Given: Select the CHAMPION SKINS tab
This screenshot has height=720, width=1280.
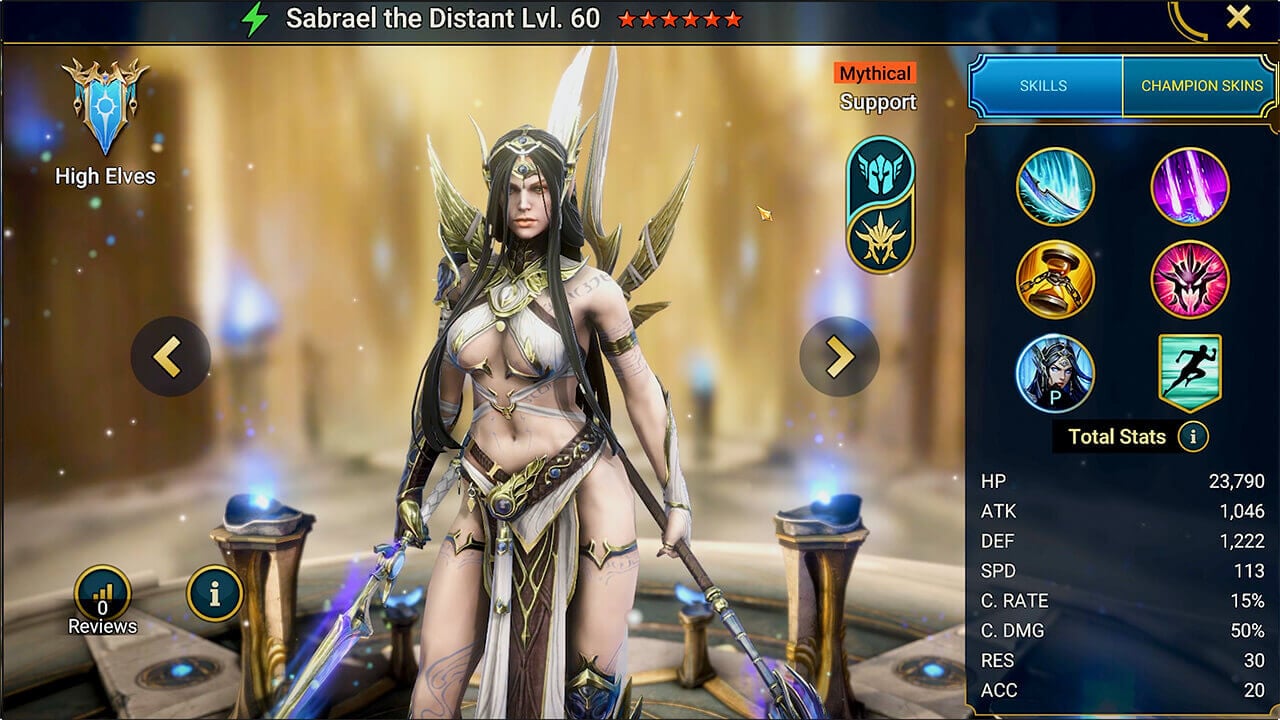Looking at the screenshot, I should (x=1199, y=87).
